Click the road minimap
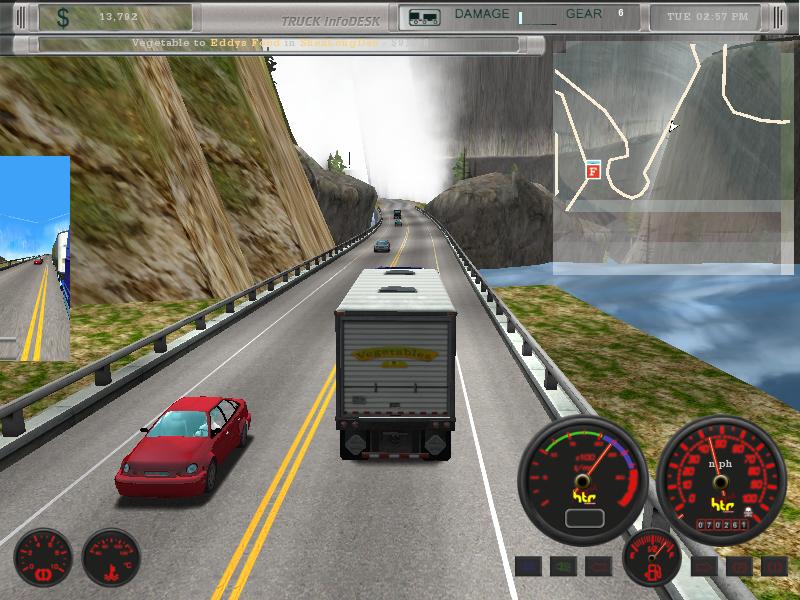This screenshot has width=800, height=600. click(673, 157)
